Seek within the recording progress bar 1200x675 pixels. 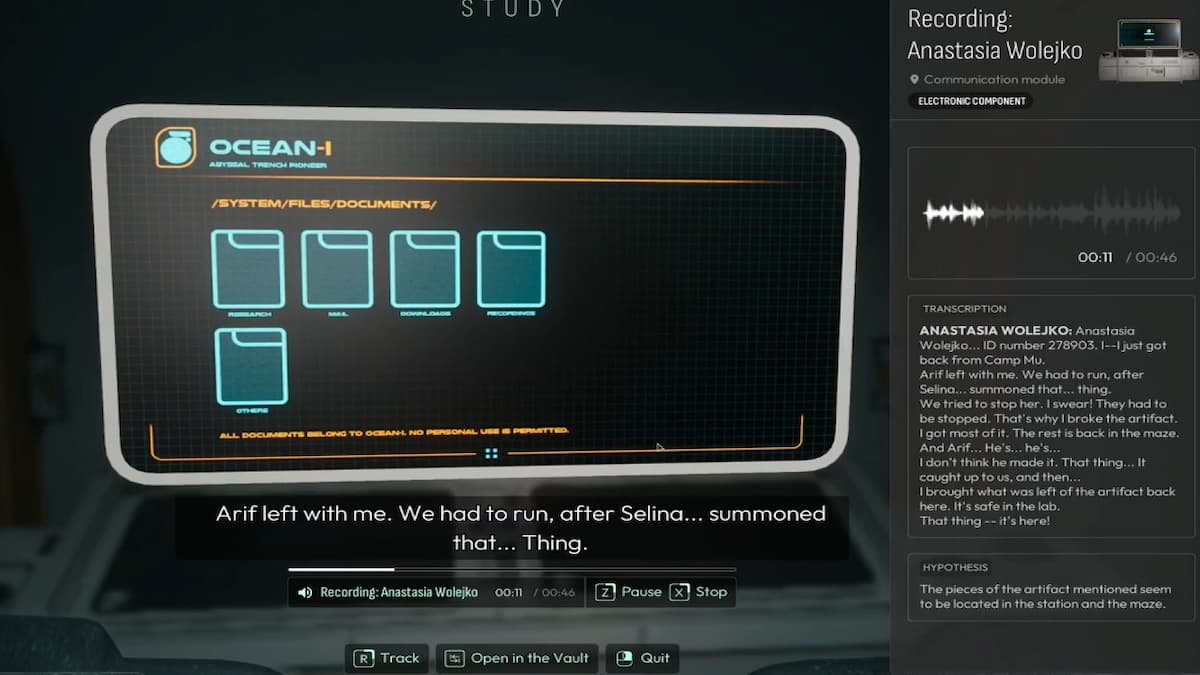point(511,570)
